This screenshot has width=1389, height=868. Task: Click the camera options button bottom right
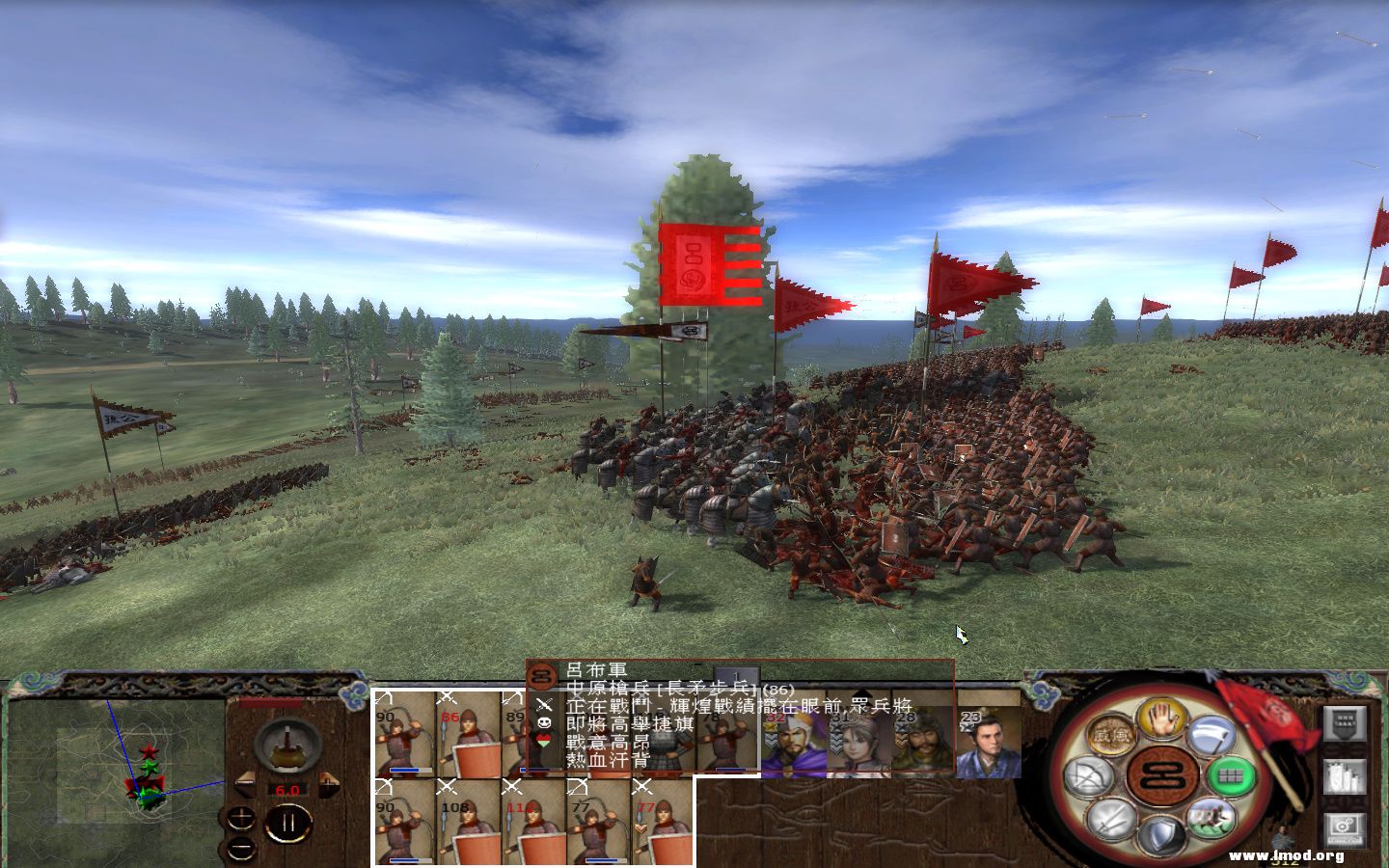tap(1344, 827)
